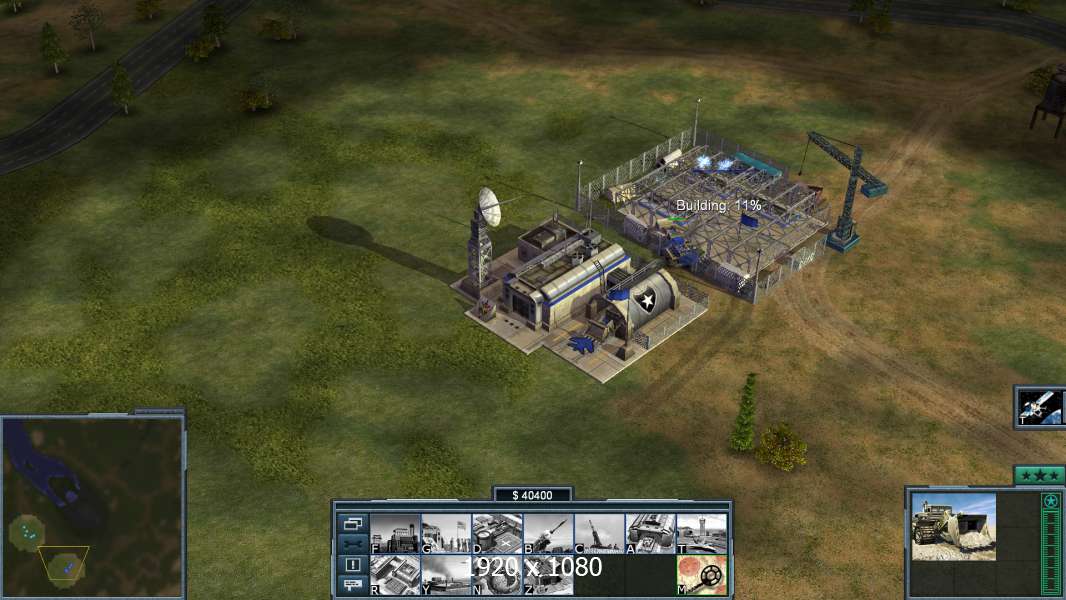Open the exclamation mark alert button
The height and width of the screenshot is (600, 1066).
pyautogui.click(x=353, y=565)
